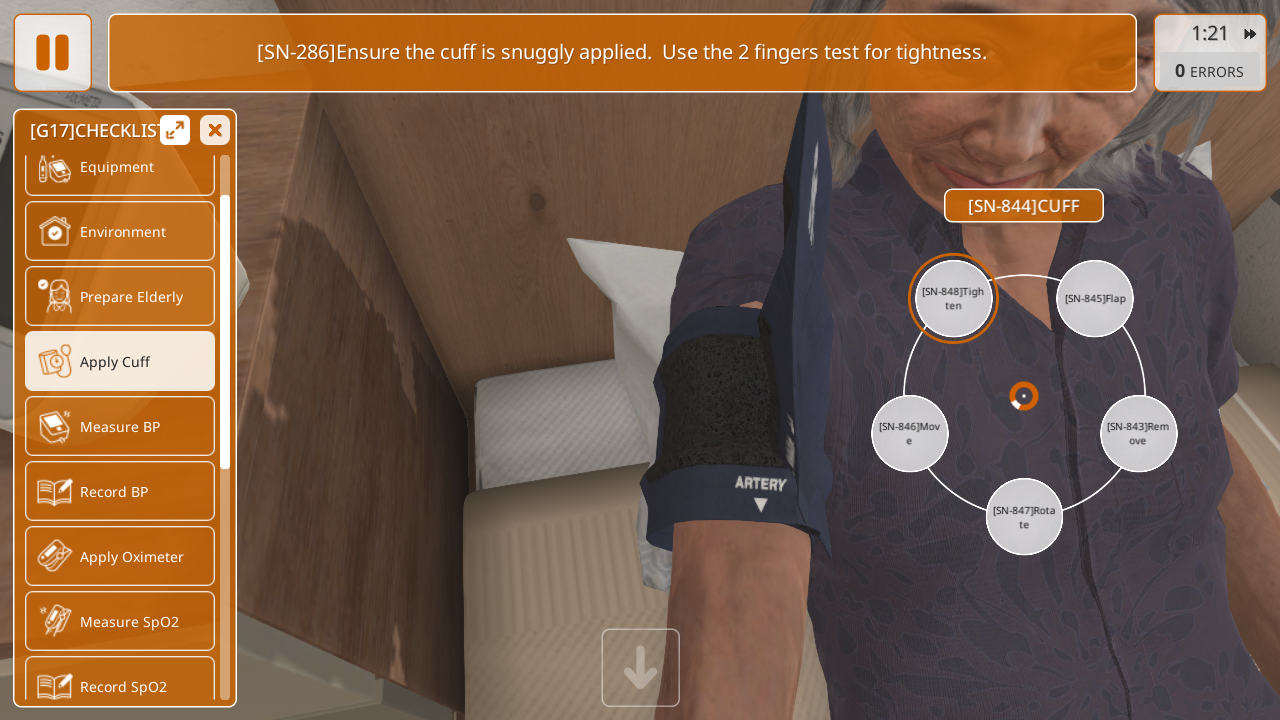
Task: Go to the Record BP step
Action: (x=119, y=491)
